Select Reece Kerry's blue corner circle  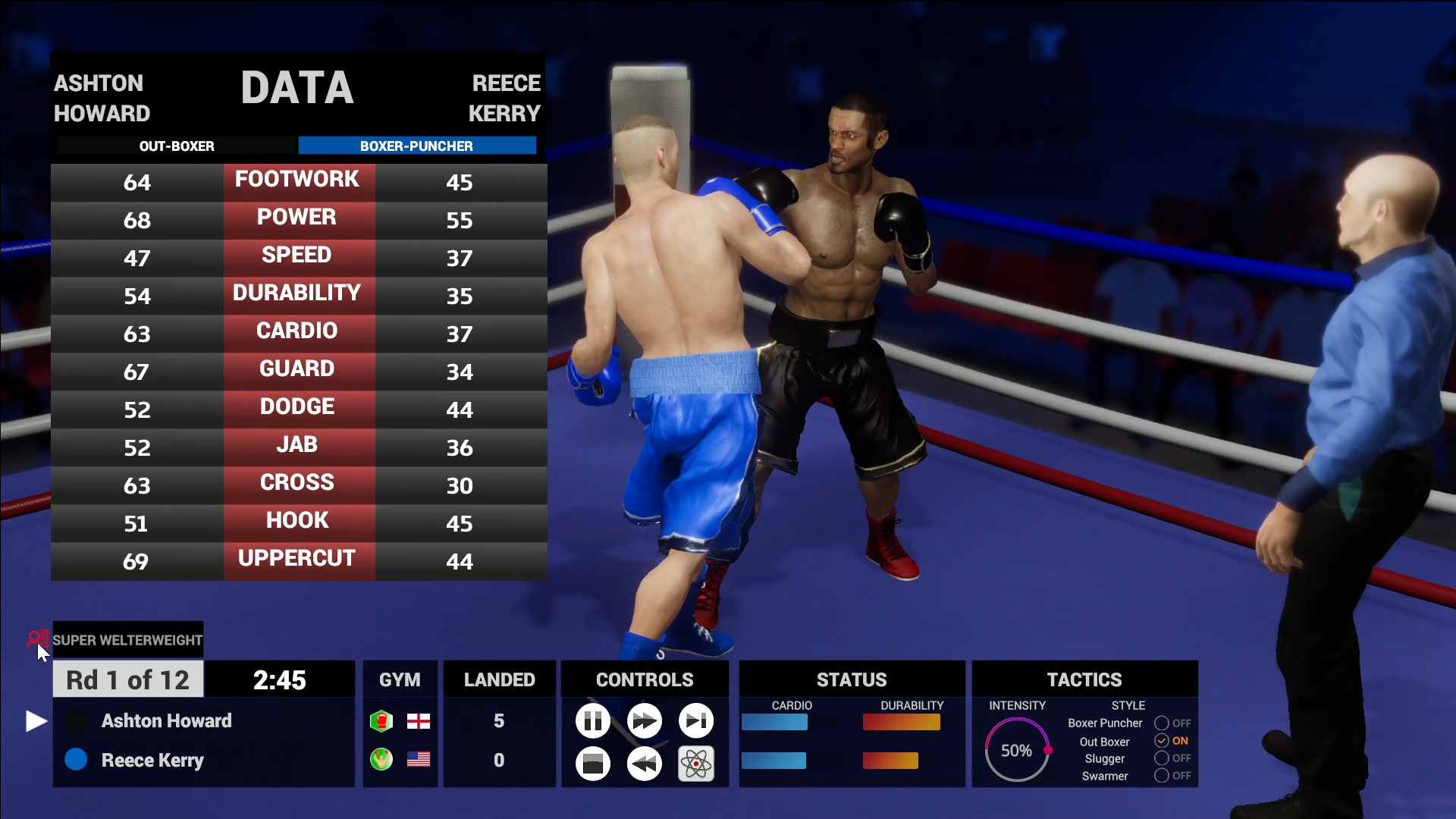click(x=76, y=761)
